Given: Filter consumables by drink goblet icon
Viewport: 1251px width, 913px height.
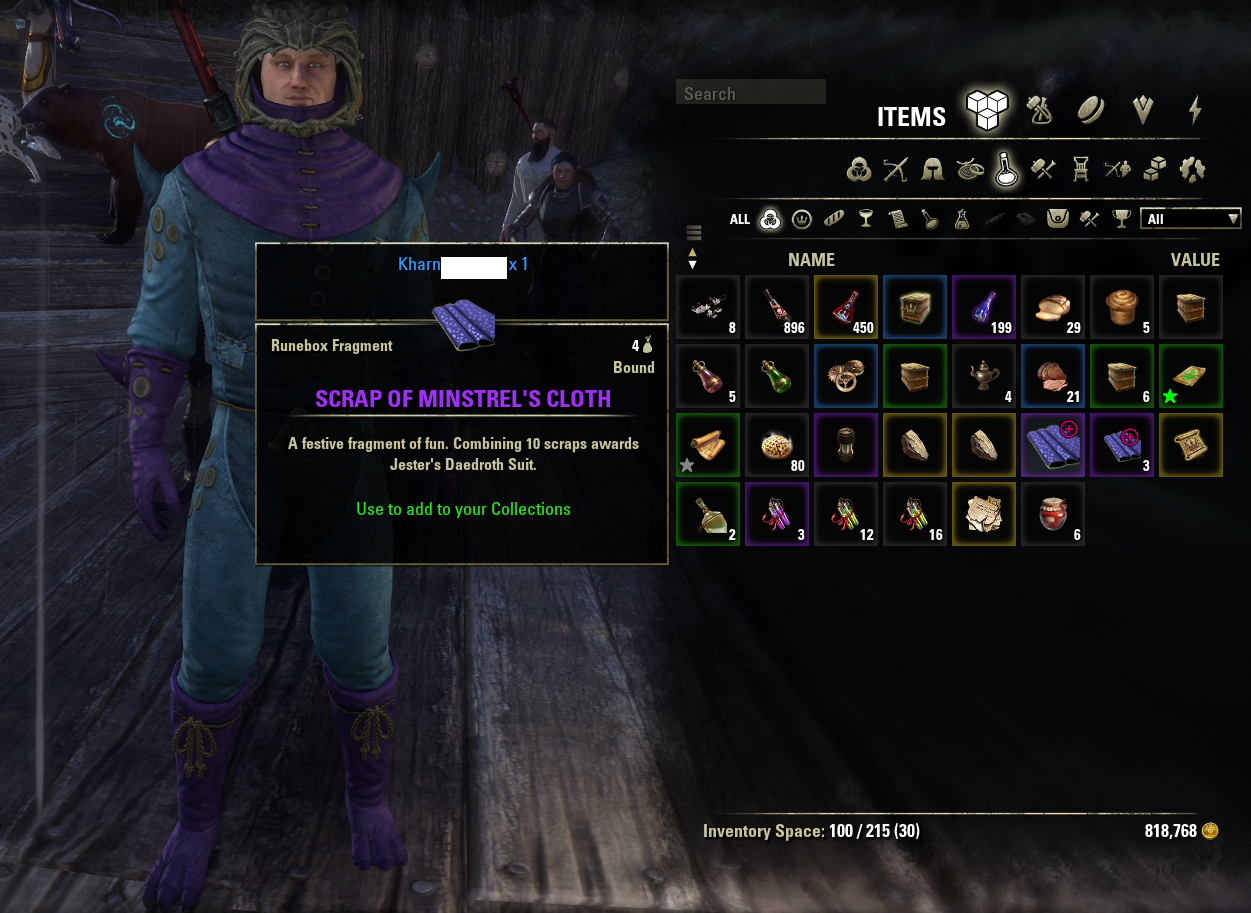Looking at the screenshot, I should [866, 219].
